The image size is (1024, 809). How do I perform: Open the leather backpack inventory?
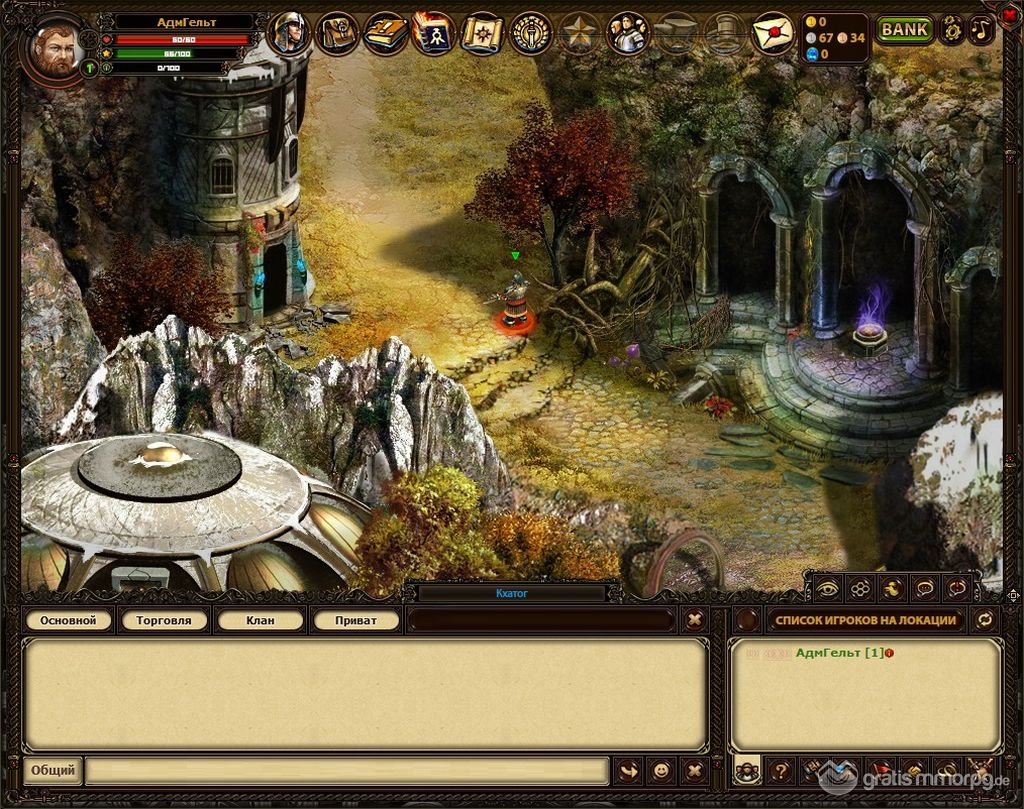click(337, 33)
